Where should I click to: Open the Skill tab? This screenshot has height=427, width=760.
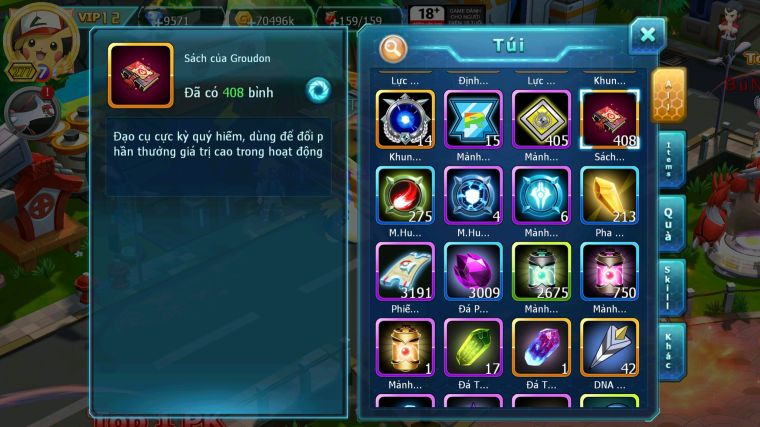click(671, 286)
